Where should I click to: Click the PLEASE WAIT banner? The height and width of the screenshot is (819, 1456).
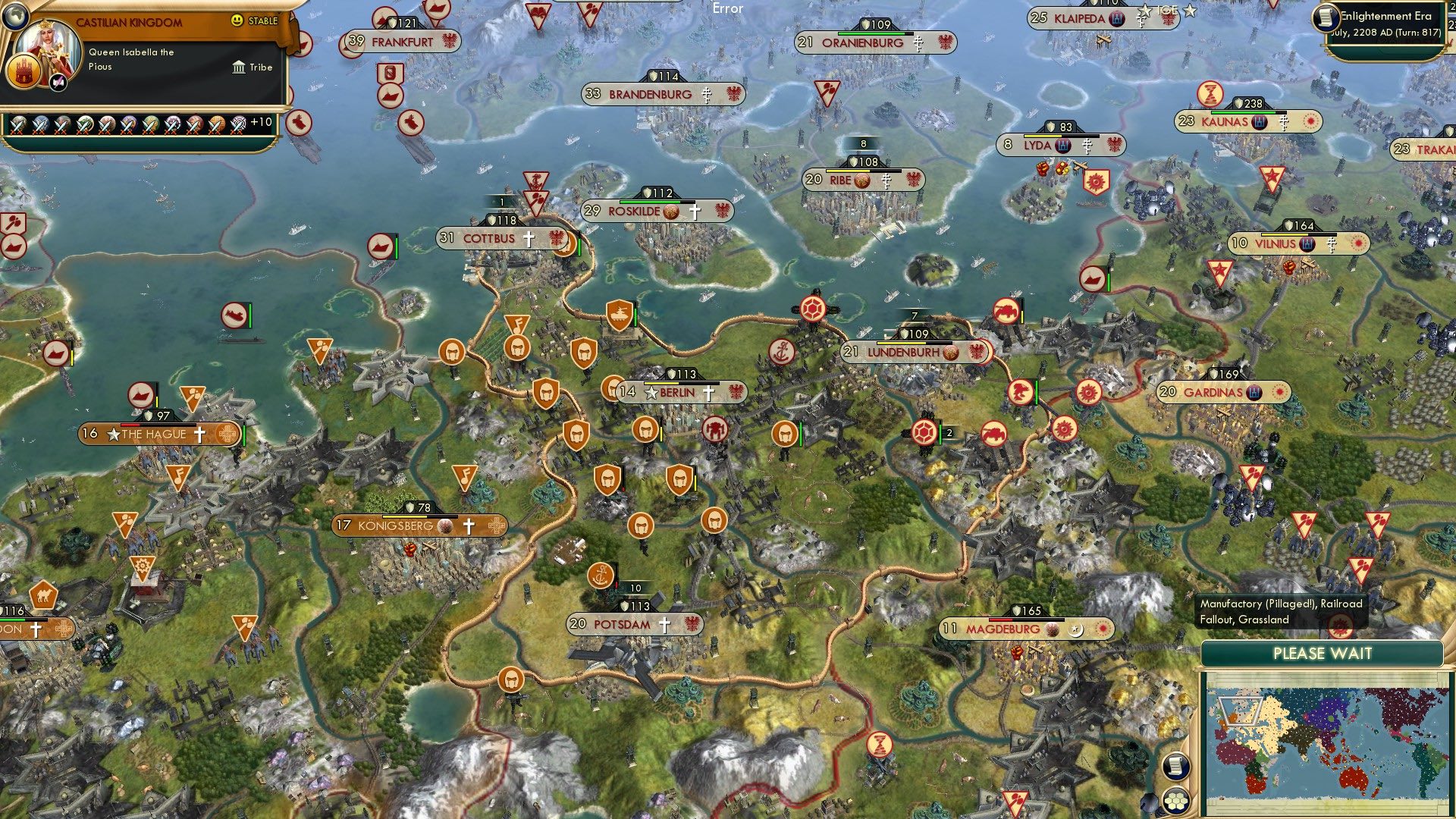tap(1323, 653)
